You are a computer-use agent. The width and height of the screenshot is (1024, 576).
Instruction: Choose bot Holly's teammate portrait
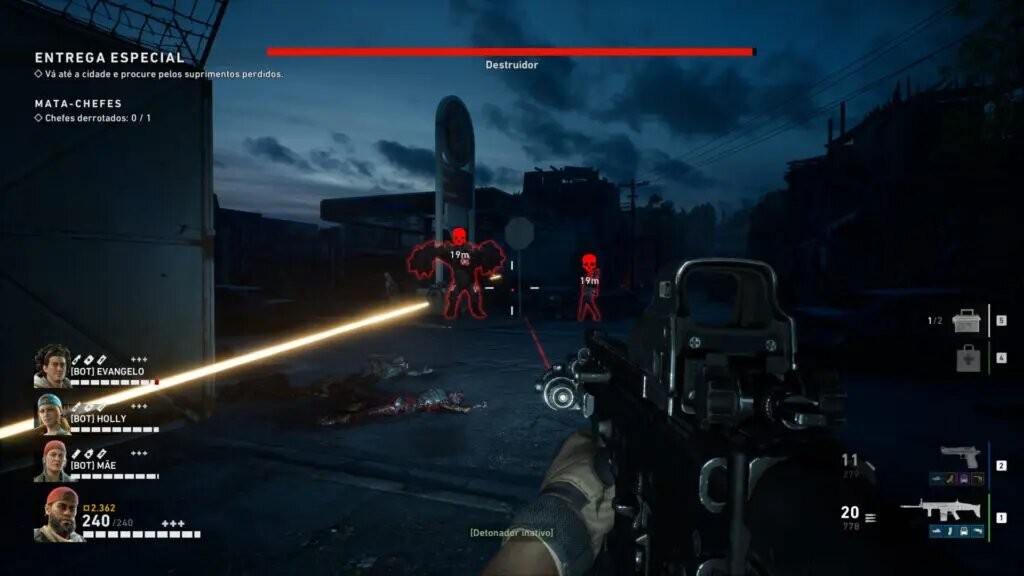[52, 414]
